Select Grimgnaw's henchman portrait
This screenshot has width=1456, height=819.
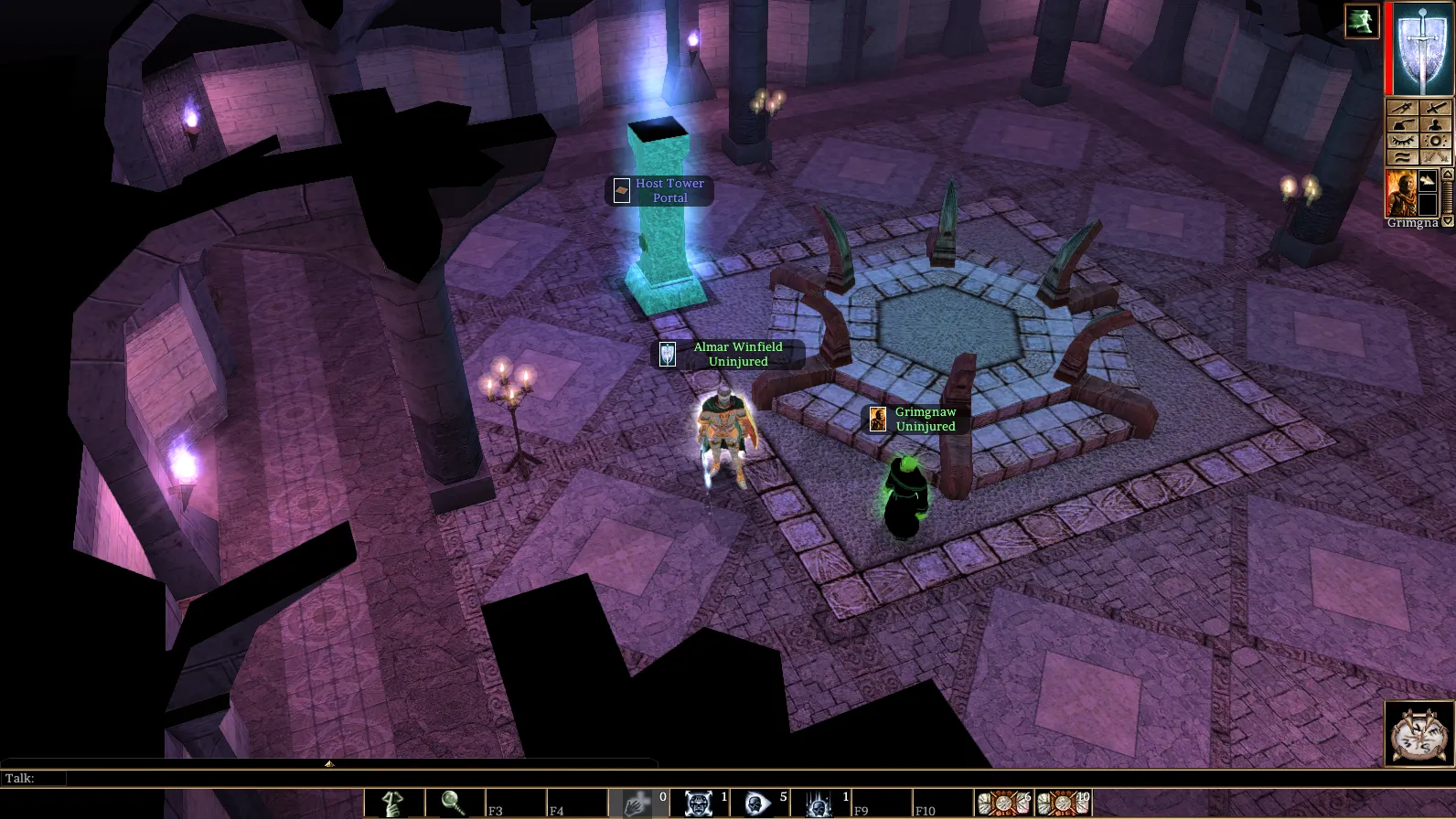pos(1400,192)
